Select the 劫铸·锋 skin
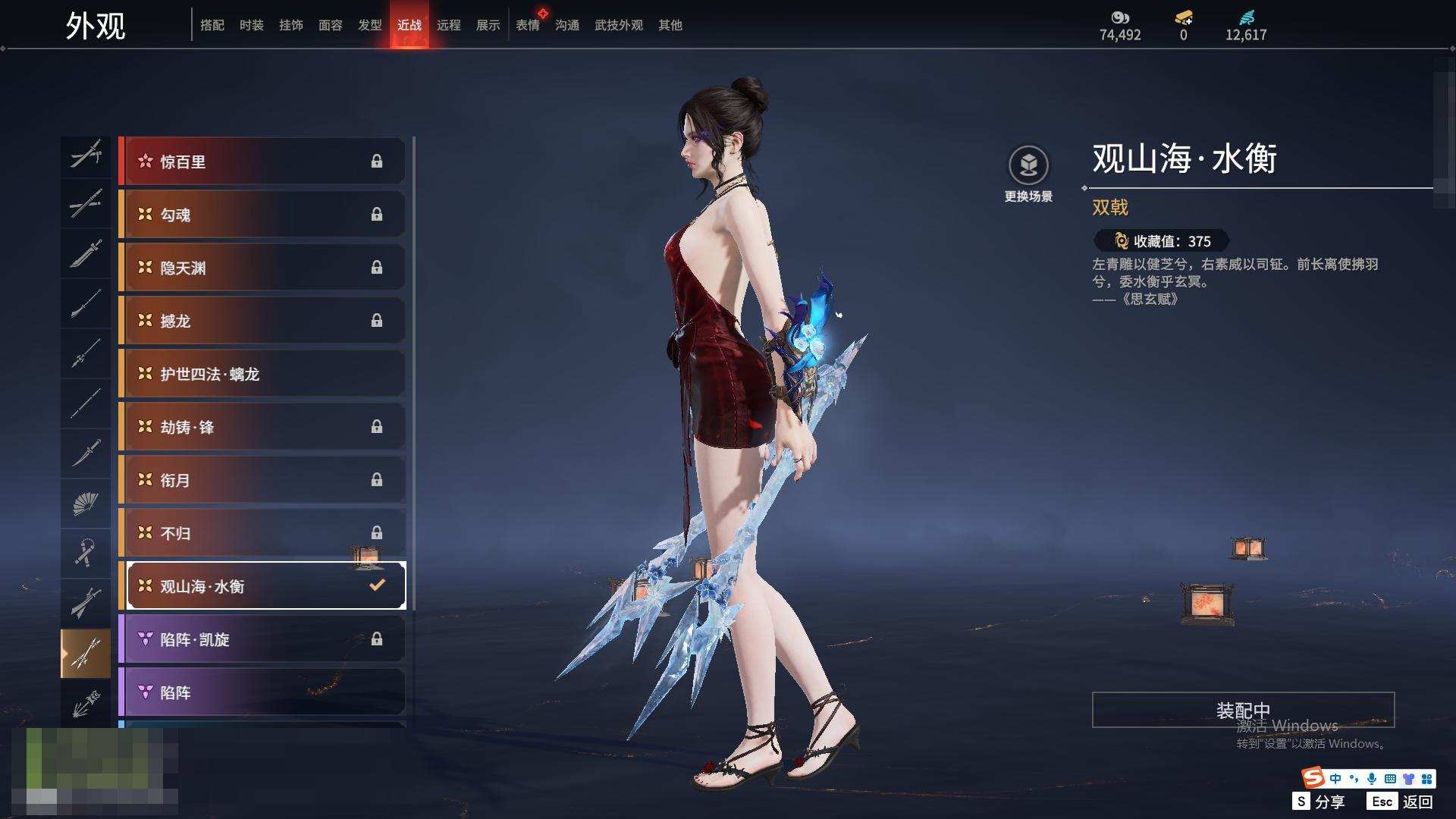 click(x=262, y=427)
